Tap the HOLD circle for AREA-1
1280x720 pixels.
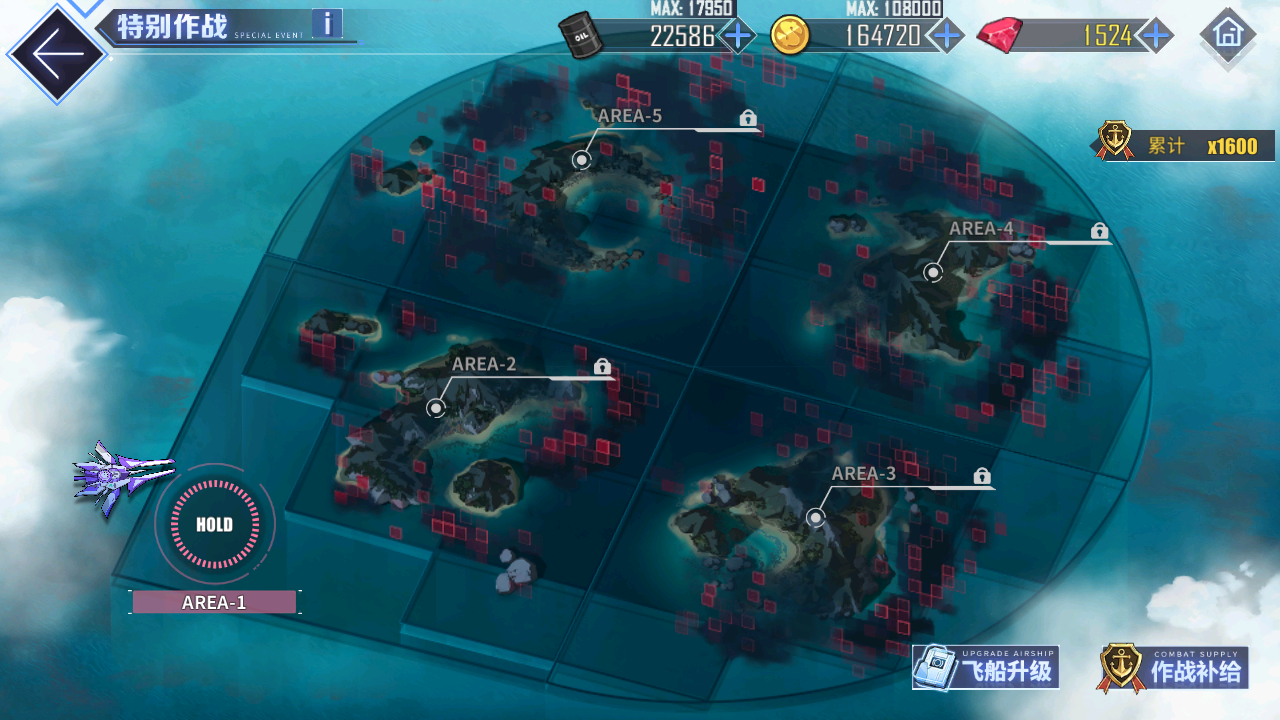point(214,524)
